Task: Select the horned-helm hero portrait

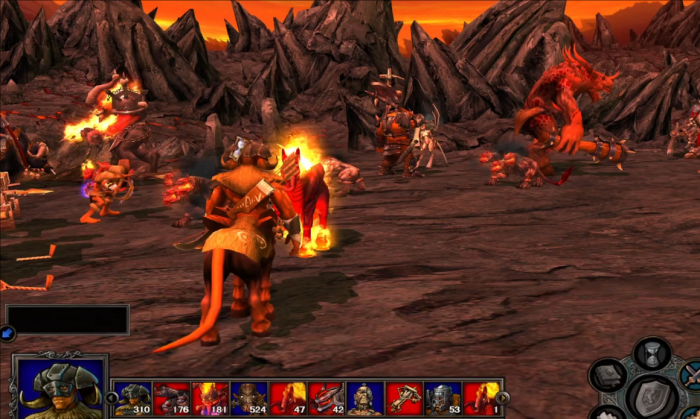Action: 60,388
